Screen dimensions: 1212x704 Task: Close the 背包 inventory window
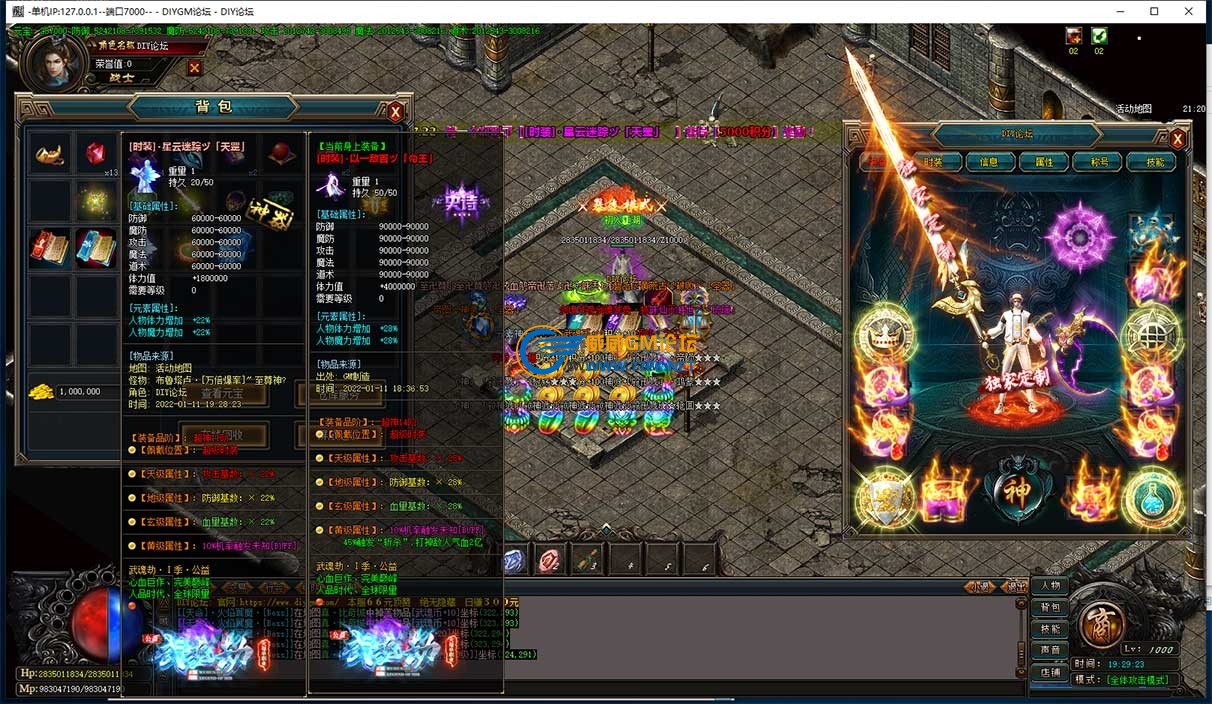(x=395, y=111)
